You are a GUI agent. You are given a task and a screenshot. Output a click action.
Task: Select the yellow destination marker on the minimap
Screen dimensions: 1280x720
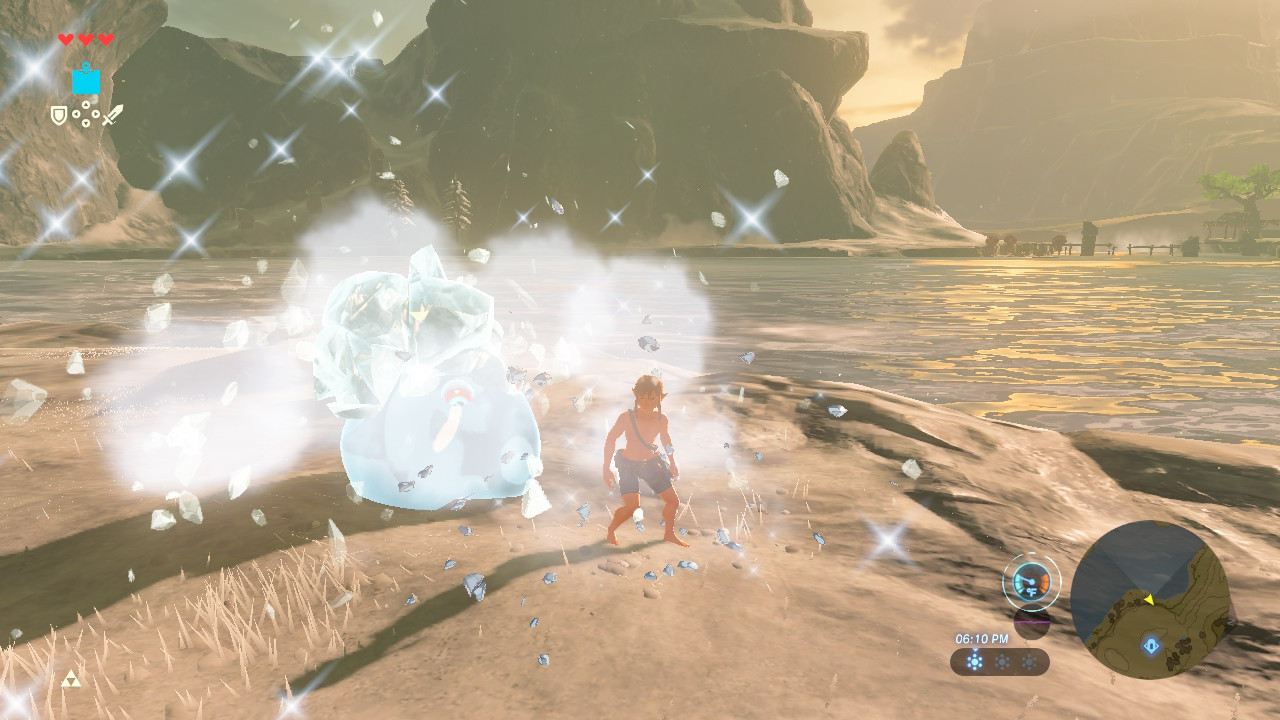click(1151, 600)
